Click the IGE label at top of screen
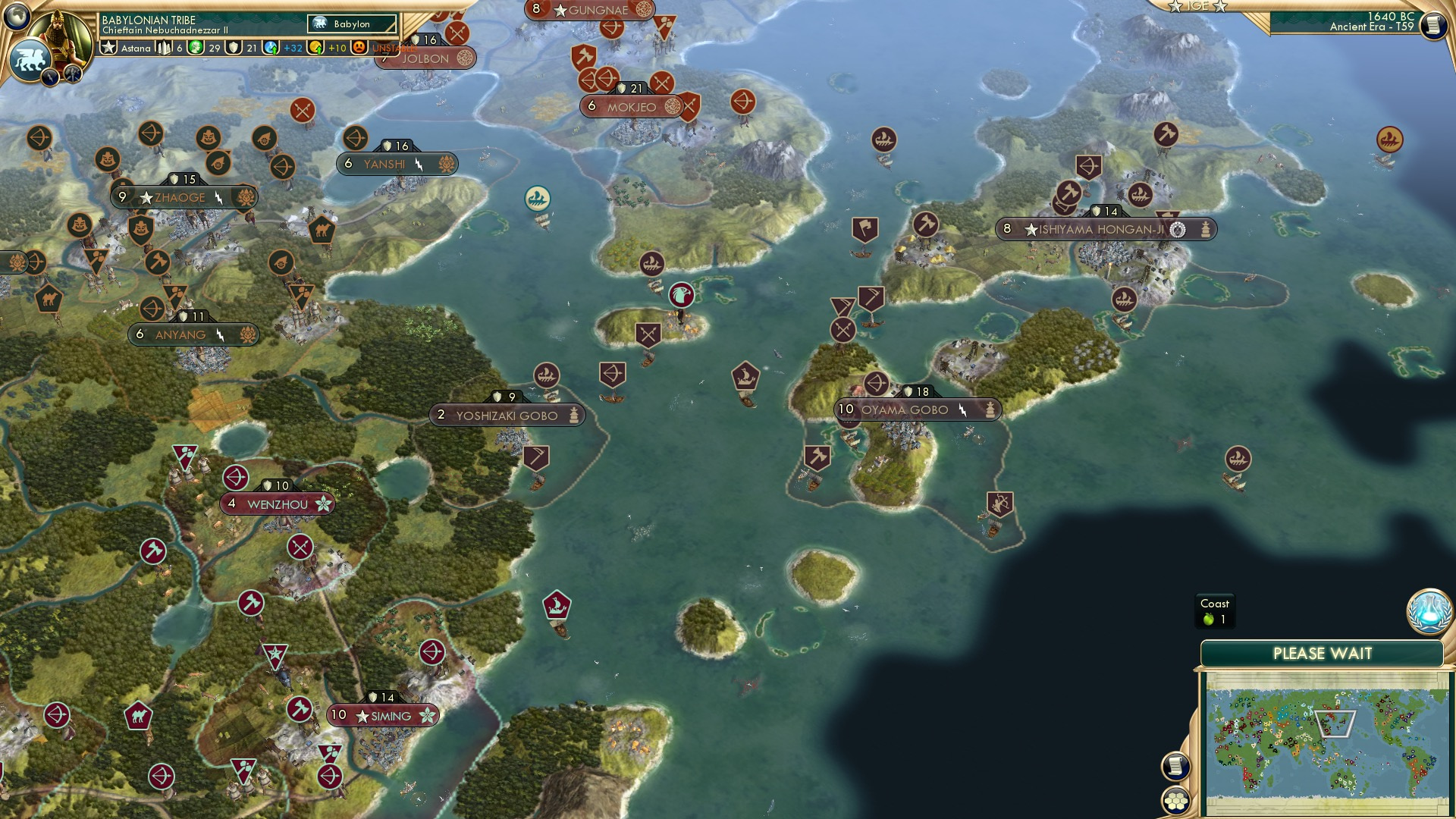Screen dimensions: 1456x819 click(x=1197, y=6)
